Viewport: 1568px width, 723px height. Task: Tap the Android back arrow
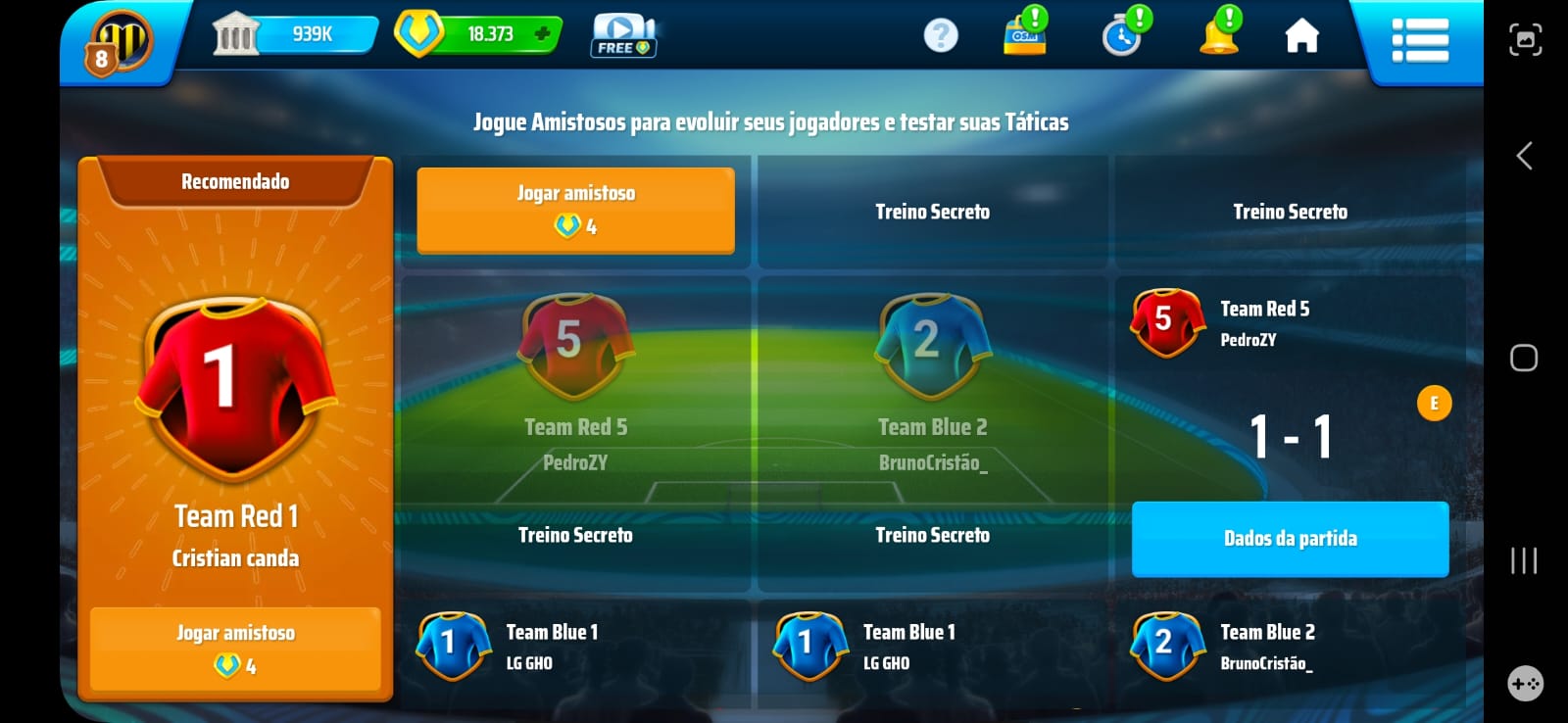tap(1524, 156)
